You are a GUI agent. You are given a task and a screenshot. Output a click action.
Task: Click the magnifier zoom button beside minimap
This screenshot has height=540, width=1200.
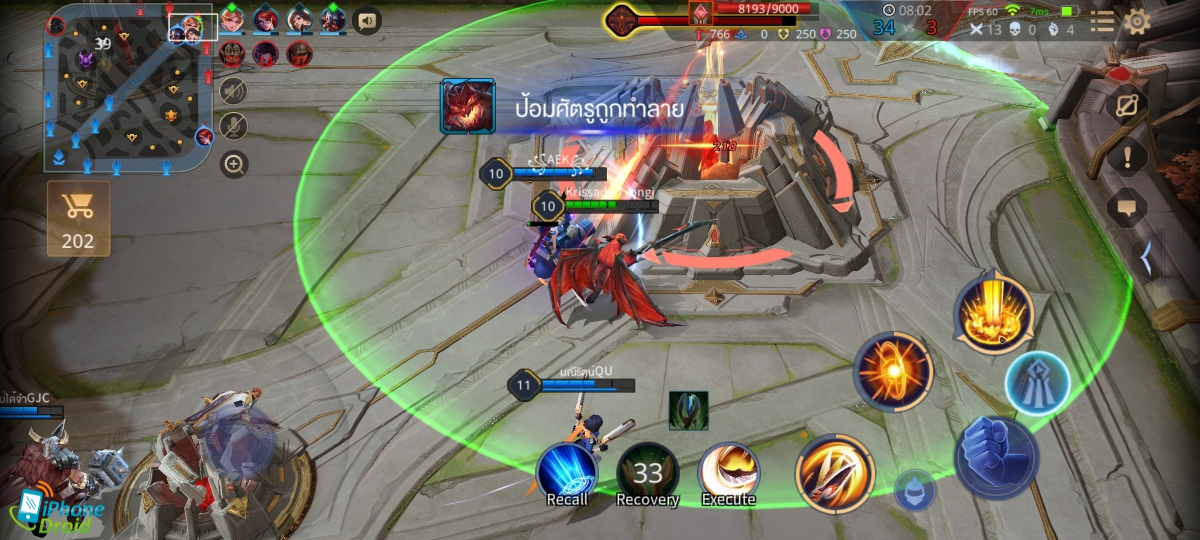(234, 164)
